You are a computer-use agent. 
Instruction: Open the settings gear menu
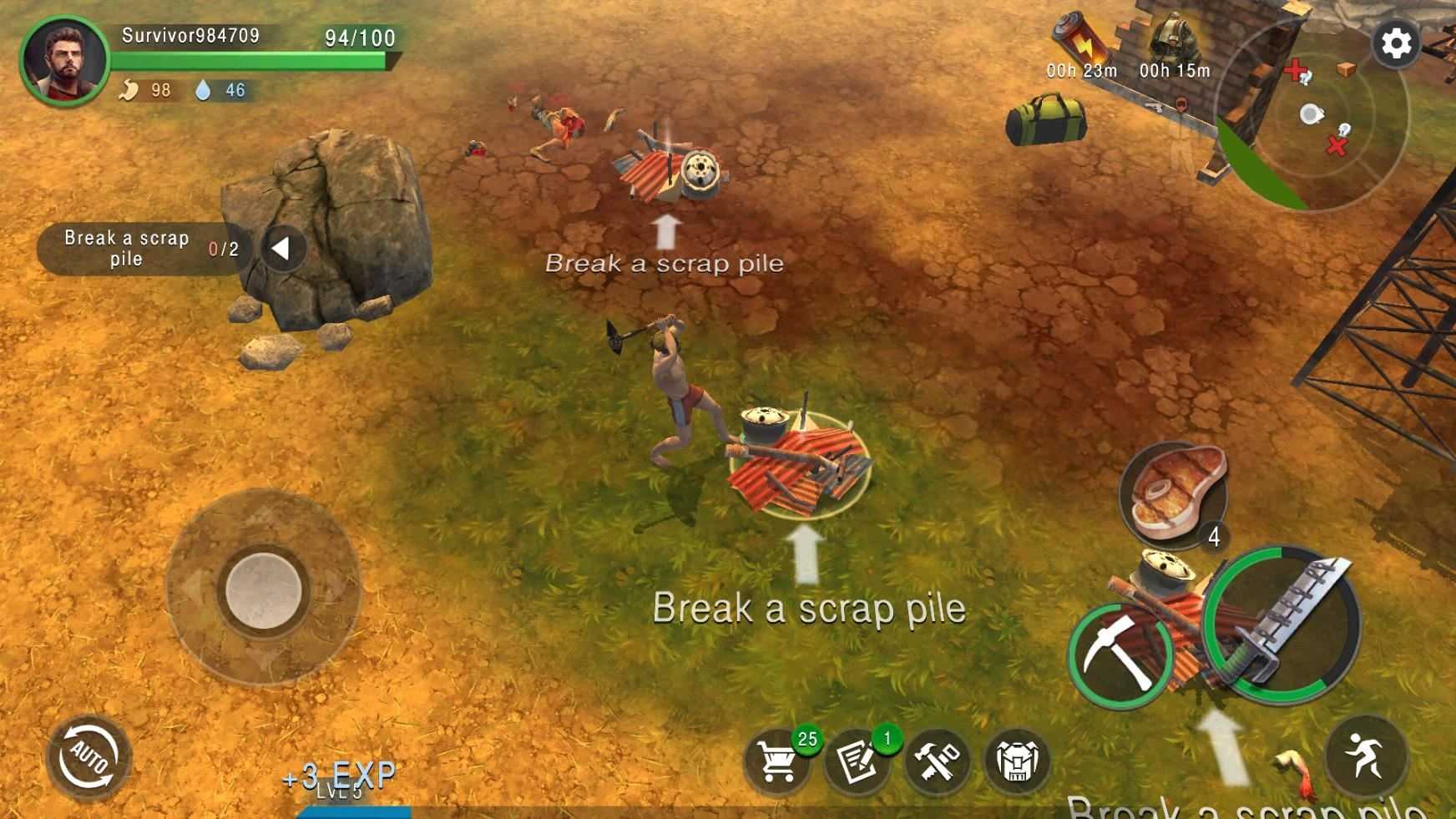tap(1396, 43)
